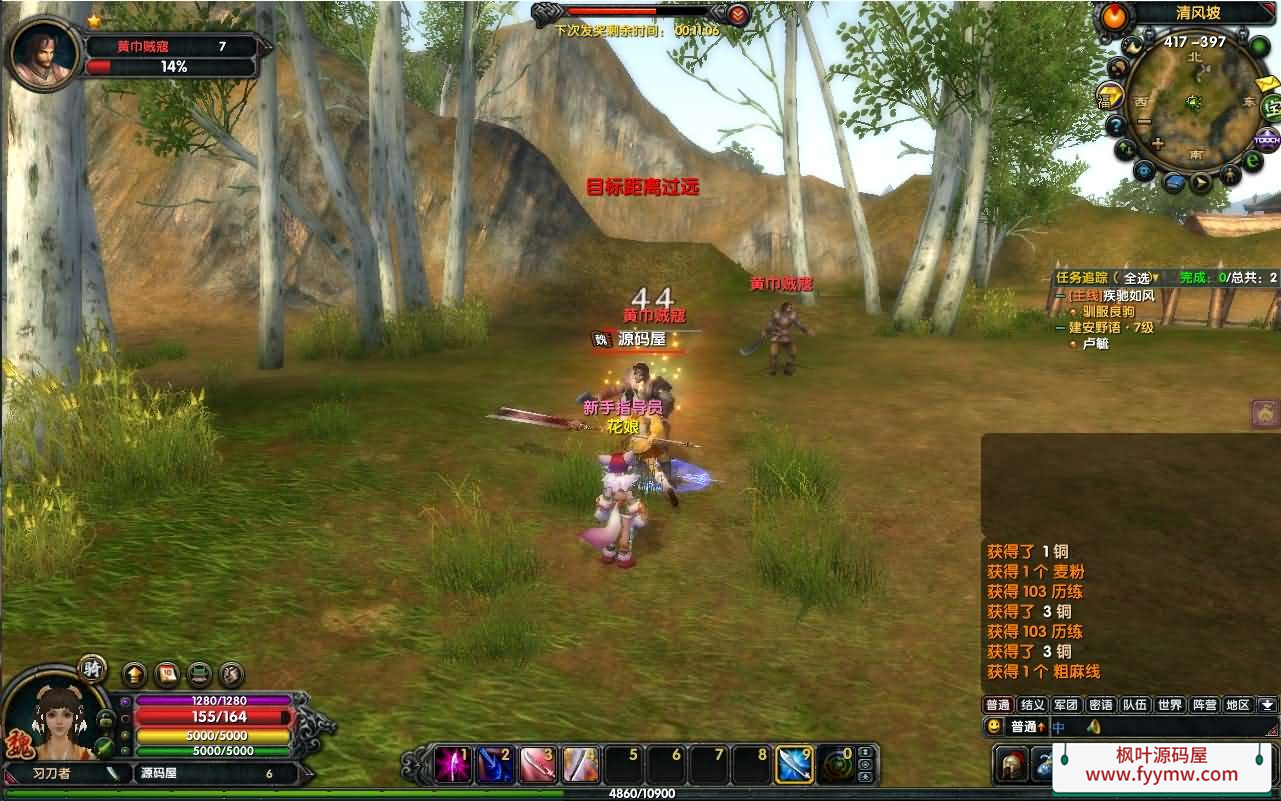The height and width of the screenshot is (801, 1281).
Task: Open the 军团 legion chat tab
Action: point(1066,705)
